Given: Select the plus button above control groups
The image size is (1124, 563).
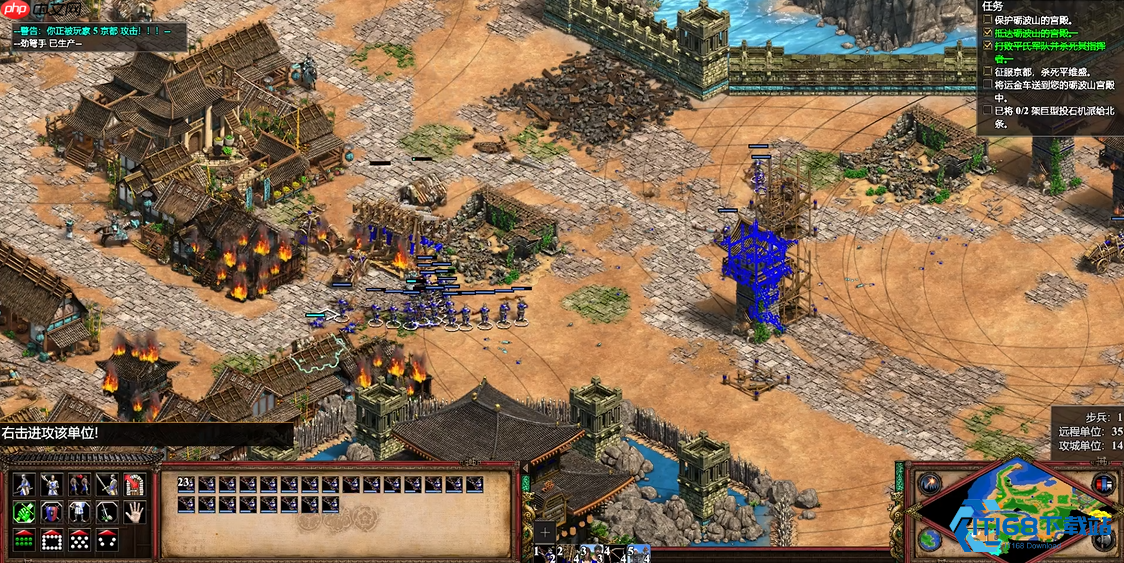Looking at the screenshot, I should (x=544, y=531).
